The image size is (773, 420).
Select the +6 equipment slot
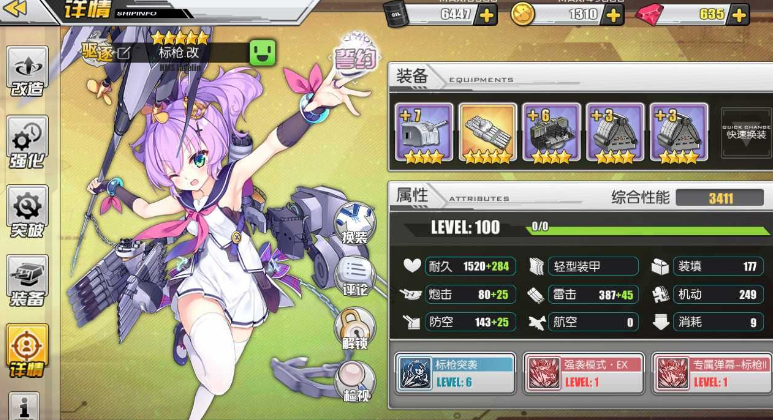coord(551,133)
